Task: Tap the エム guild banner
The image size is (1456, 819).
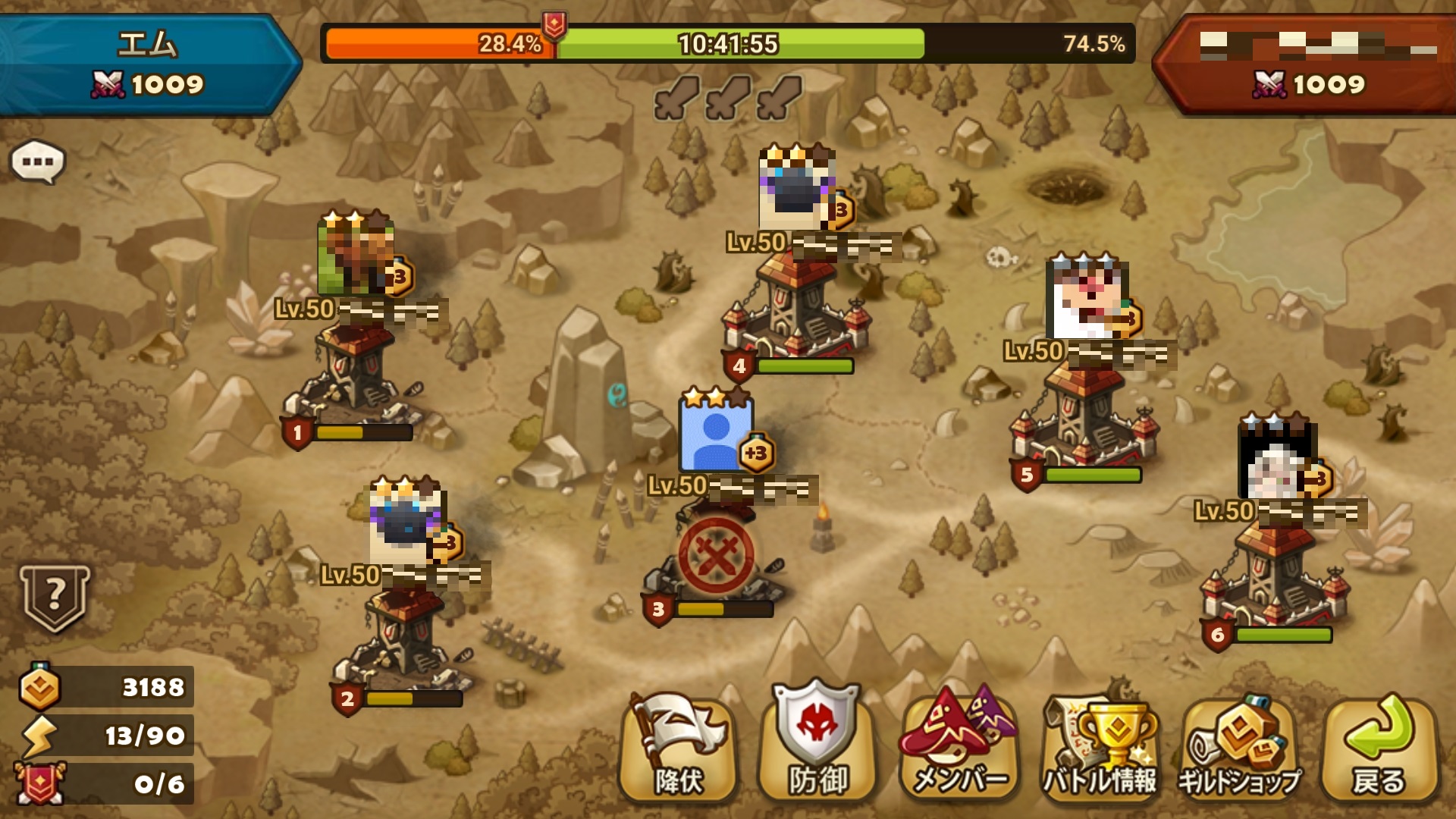Action: pos(148,64)
